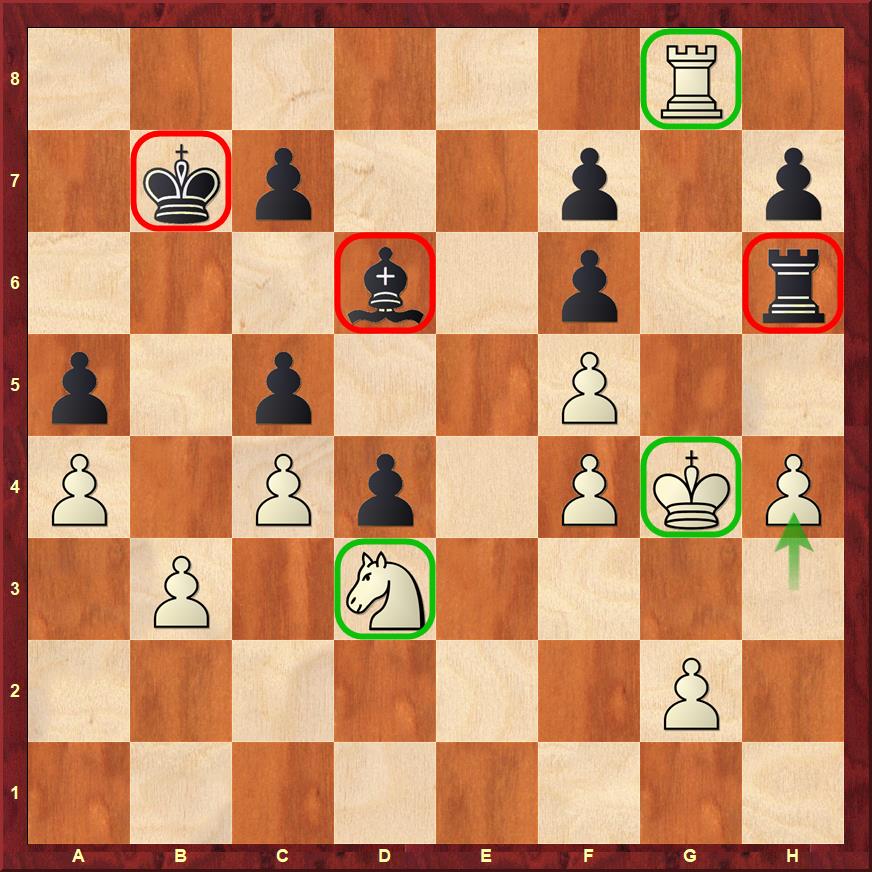Select the white pawn on b3
This screenshot has width=872, height=872.
coord(181,589)
